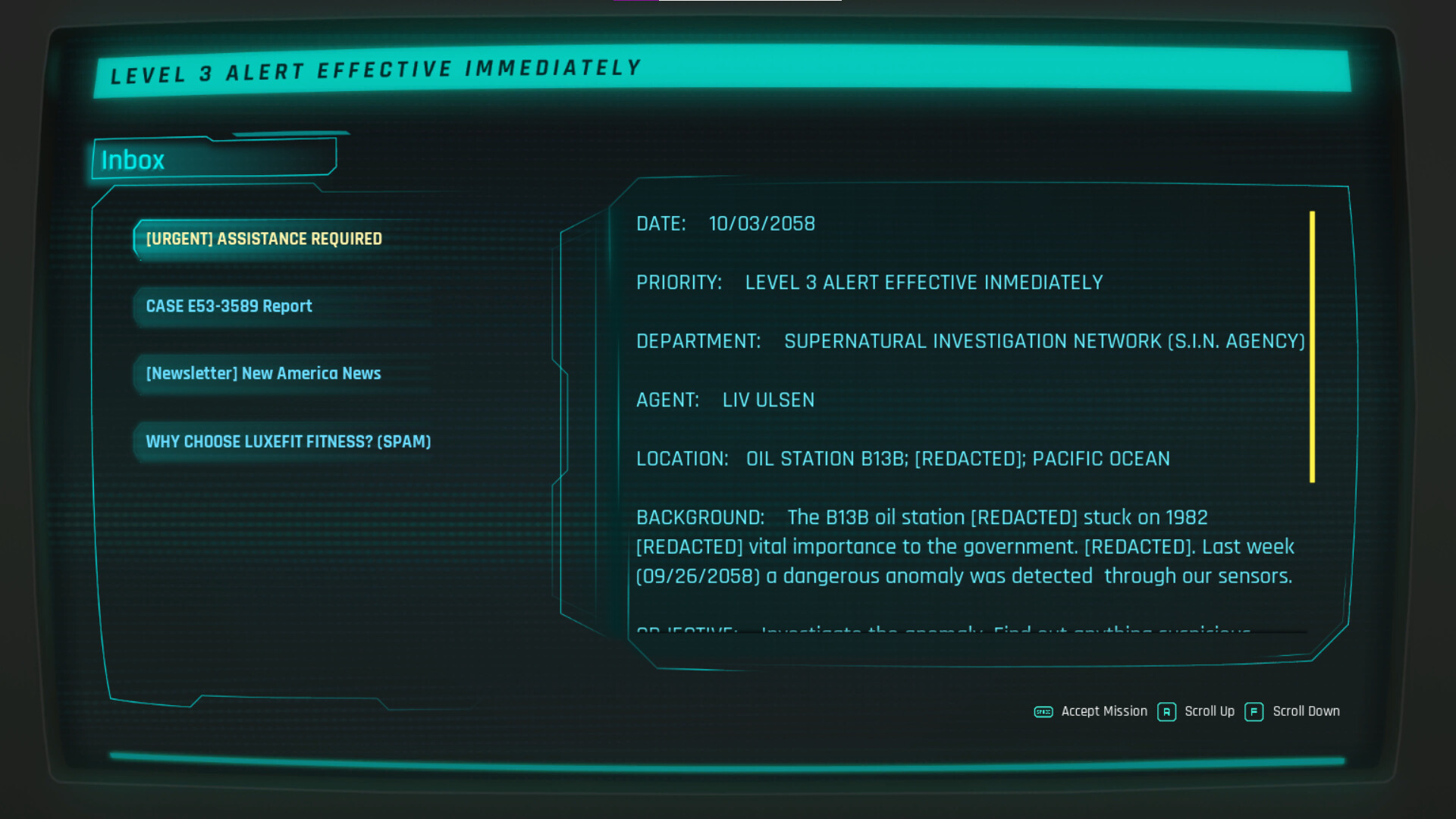Click the DEPARTMENT S.I.N. AGENCY line
Screen dimensions: 1456x819
point(971,340)
